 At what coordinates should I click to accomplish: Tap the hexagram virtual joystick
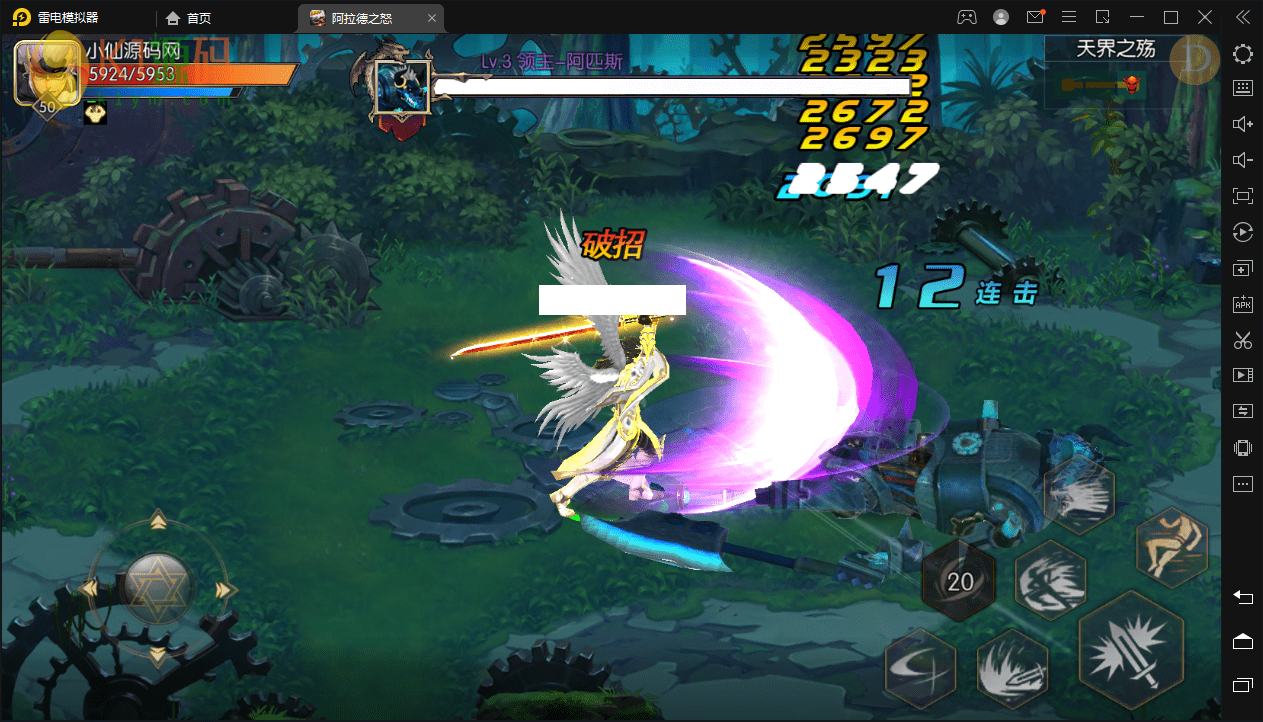click(x=158, y=588)
